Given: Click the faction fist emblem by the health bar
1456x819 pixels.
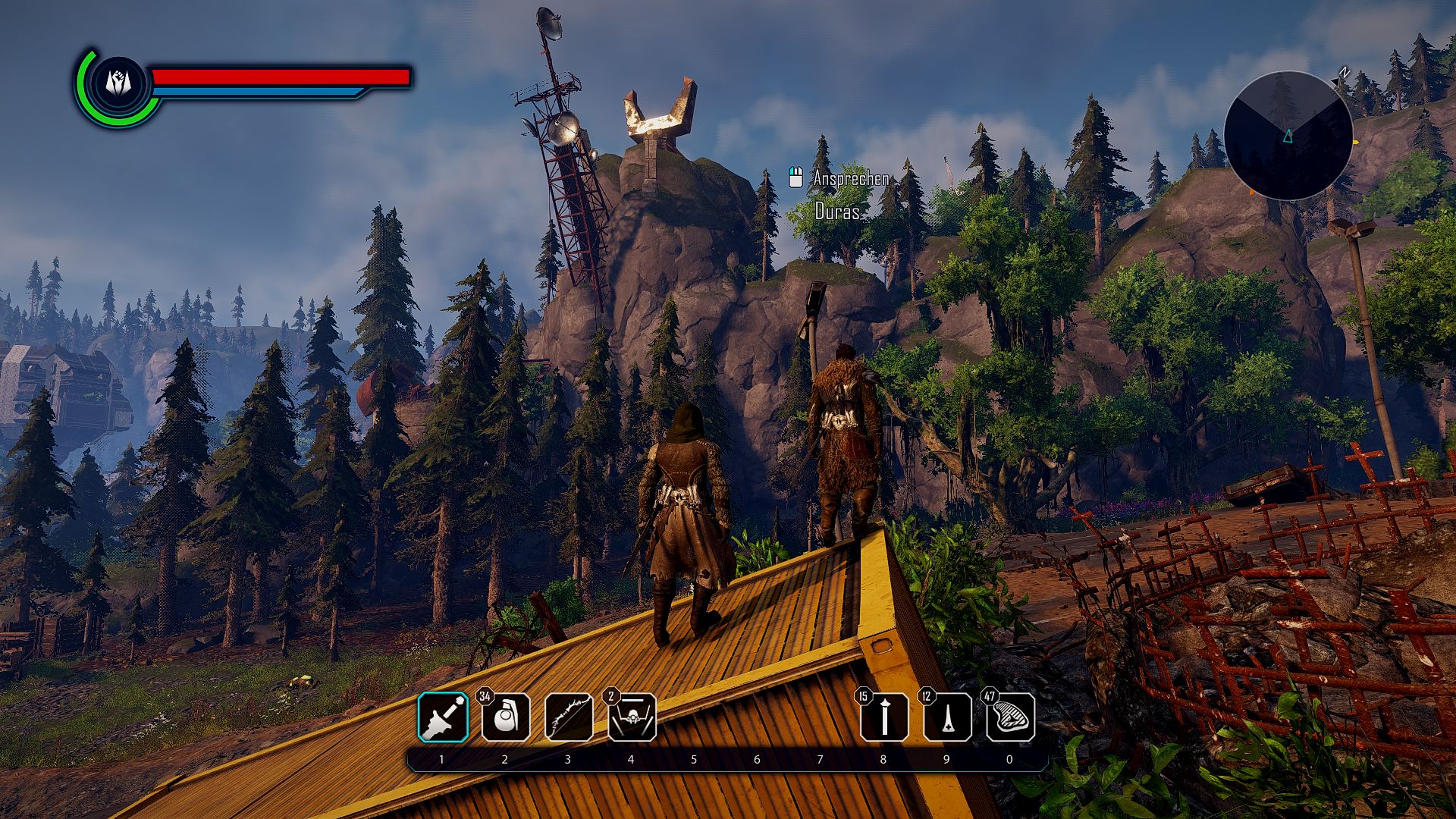Looking at the screenshot, I should (x=118, y=82).
